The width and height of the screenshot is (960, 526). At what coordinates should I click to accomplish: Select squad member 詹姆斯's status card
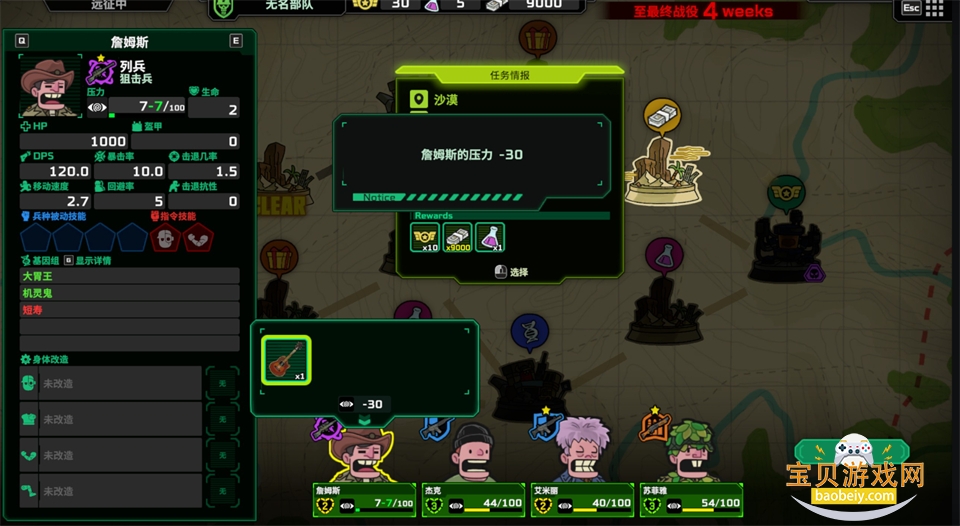(x=366, y=502)
